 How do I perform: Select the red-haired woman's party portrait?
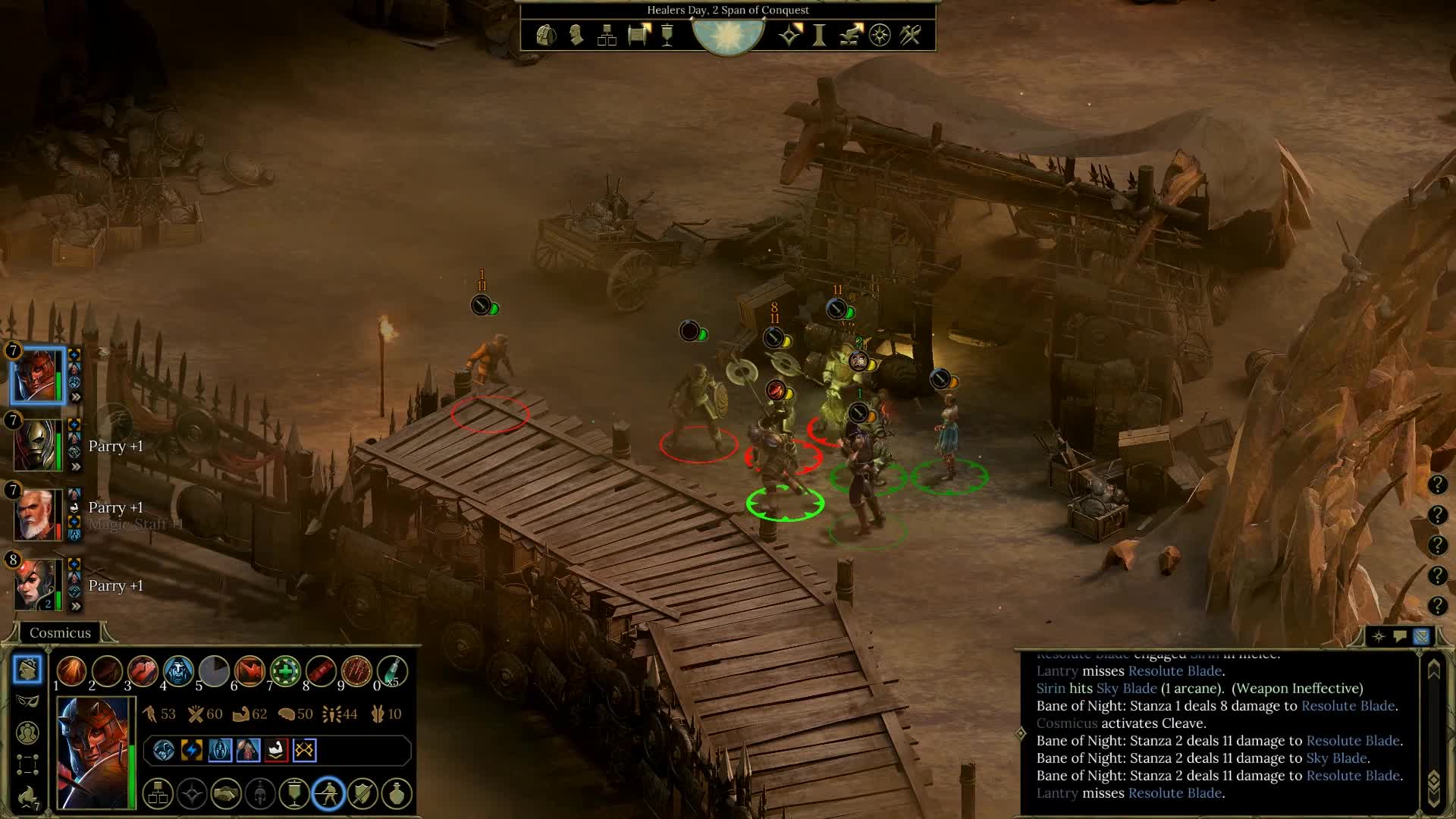pos(36,585)
